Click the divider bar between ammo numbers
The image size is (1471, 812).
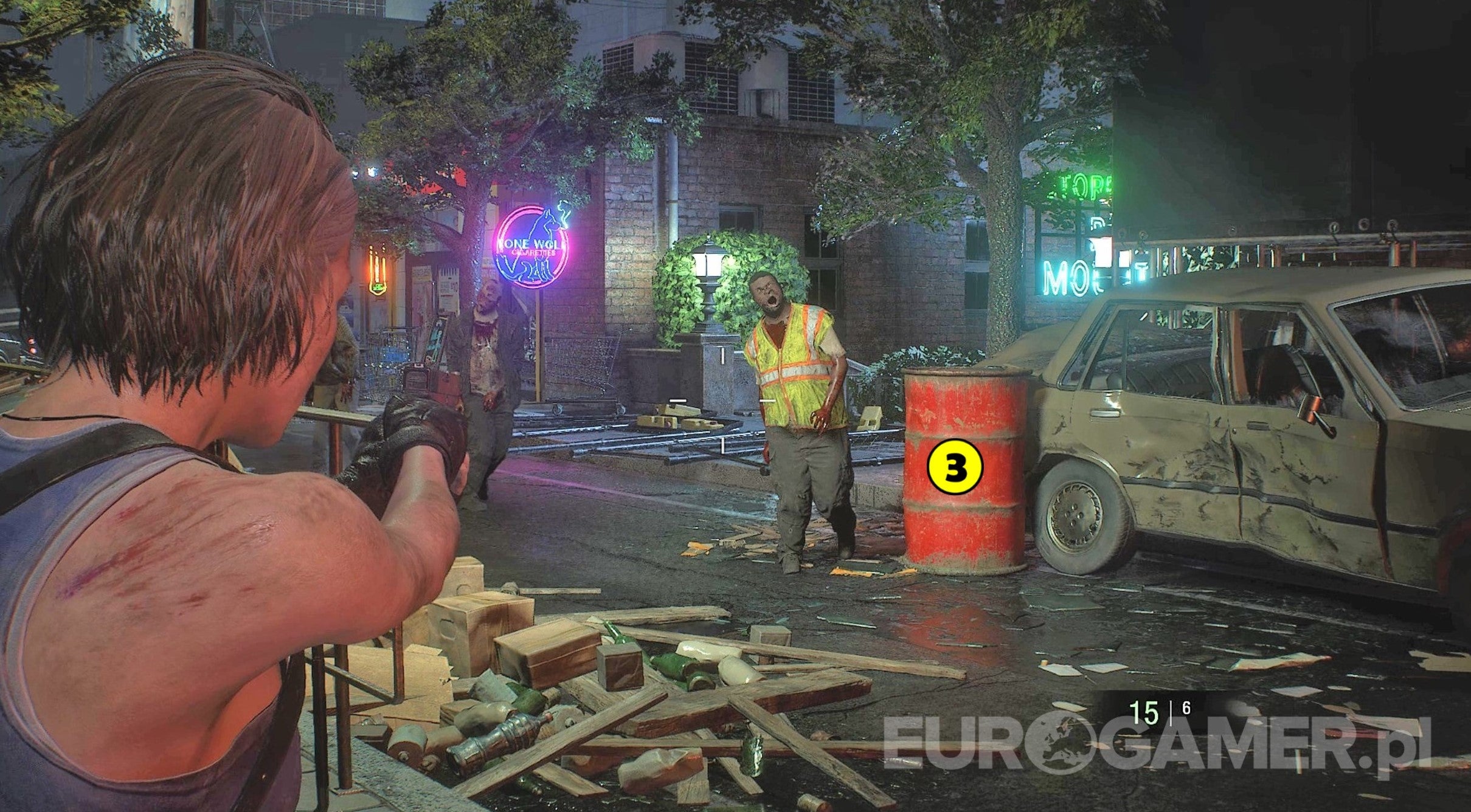pyautogui.click(x=1171, y=712)
